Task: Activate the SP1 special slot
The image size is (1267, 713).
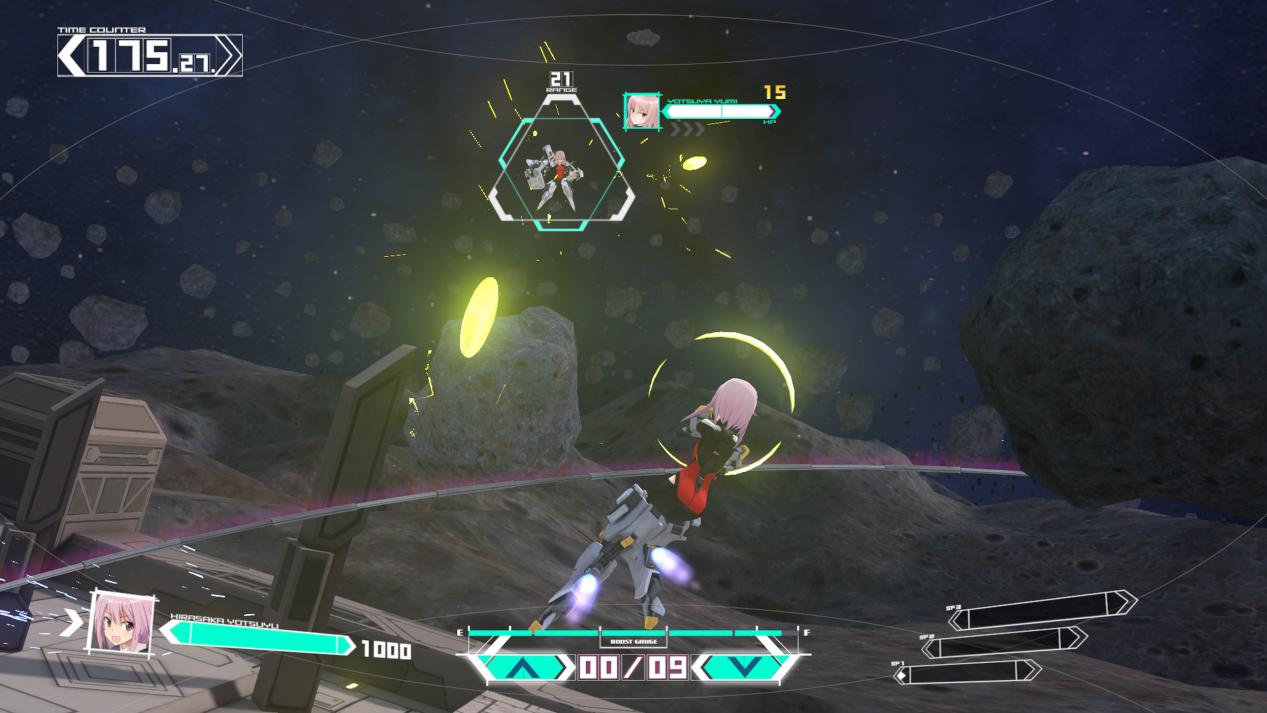Action: pos(970,672)
